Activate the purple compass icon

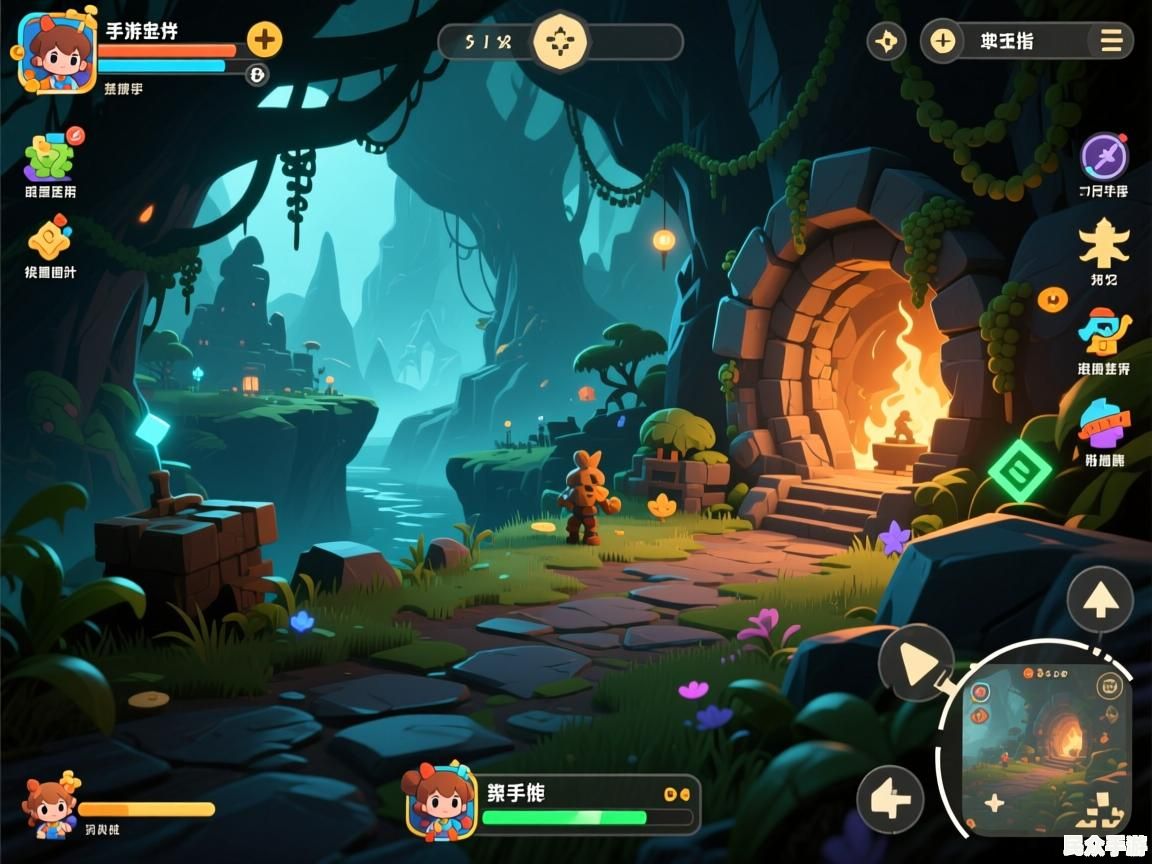pyautogui.click(x=1104, y=157)
